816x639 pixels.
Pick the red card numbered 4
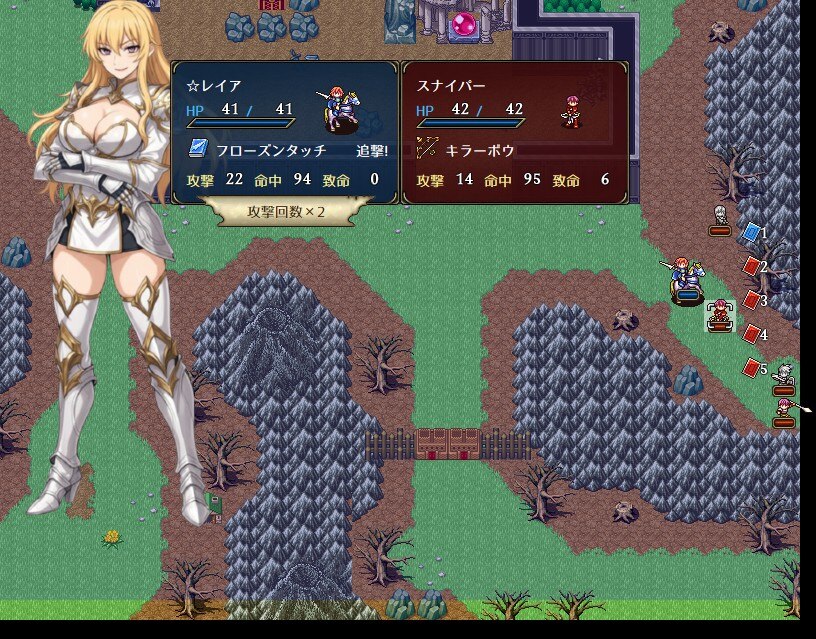[752, 334]
